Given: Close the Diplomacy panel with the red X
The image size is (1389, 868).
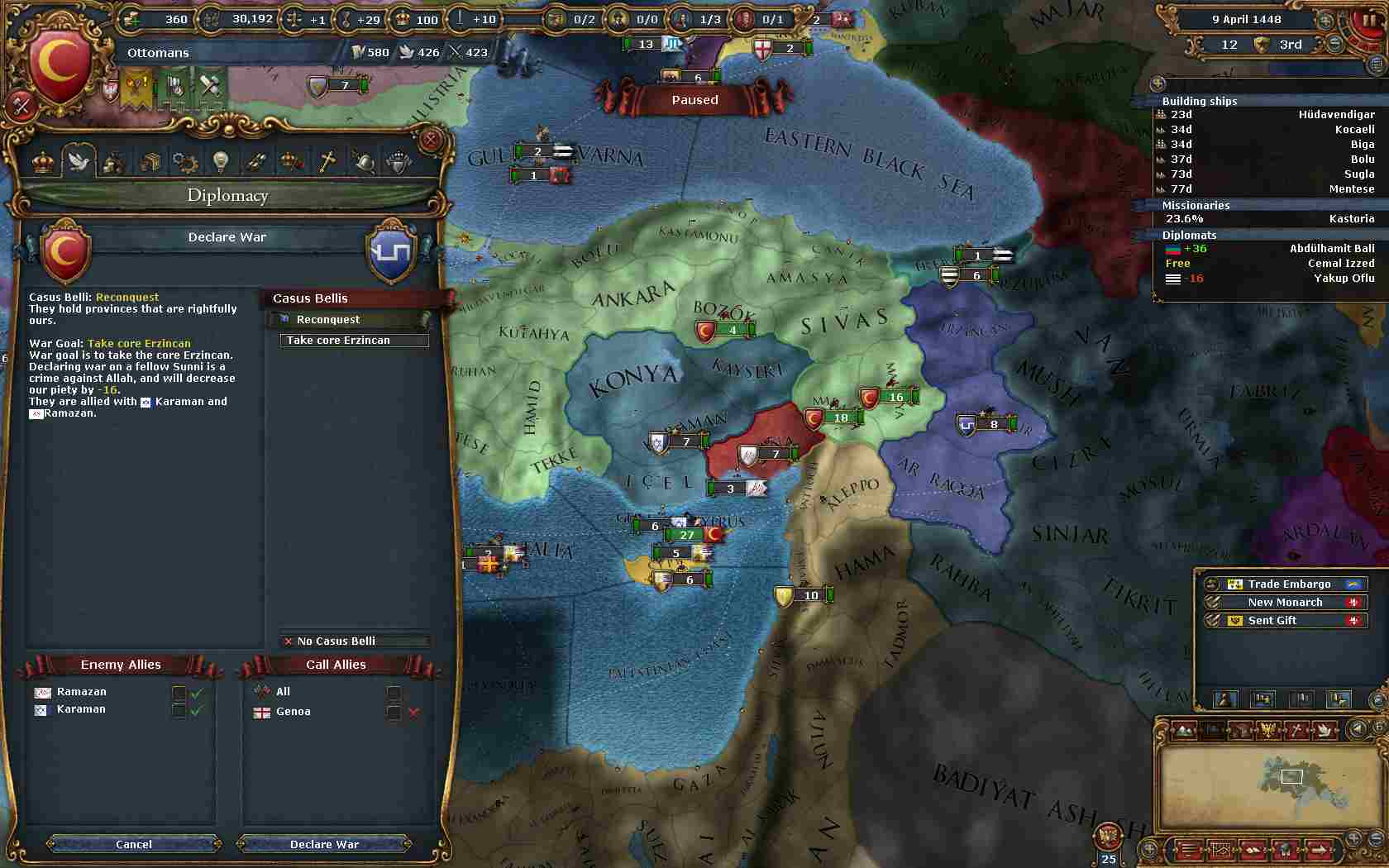Looking at the screenshot, I should 430,141.
